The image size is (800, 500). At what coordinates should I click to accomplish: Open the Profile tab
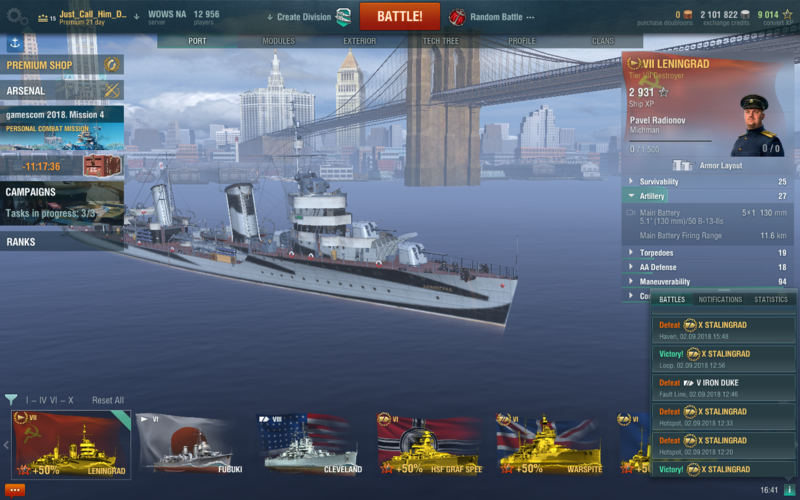[x=522, y=41]
